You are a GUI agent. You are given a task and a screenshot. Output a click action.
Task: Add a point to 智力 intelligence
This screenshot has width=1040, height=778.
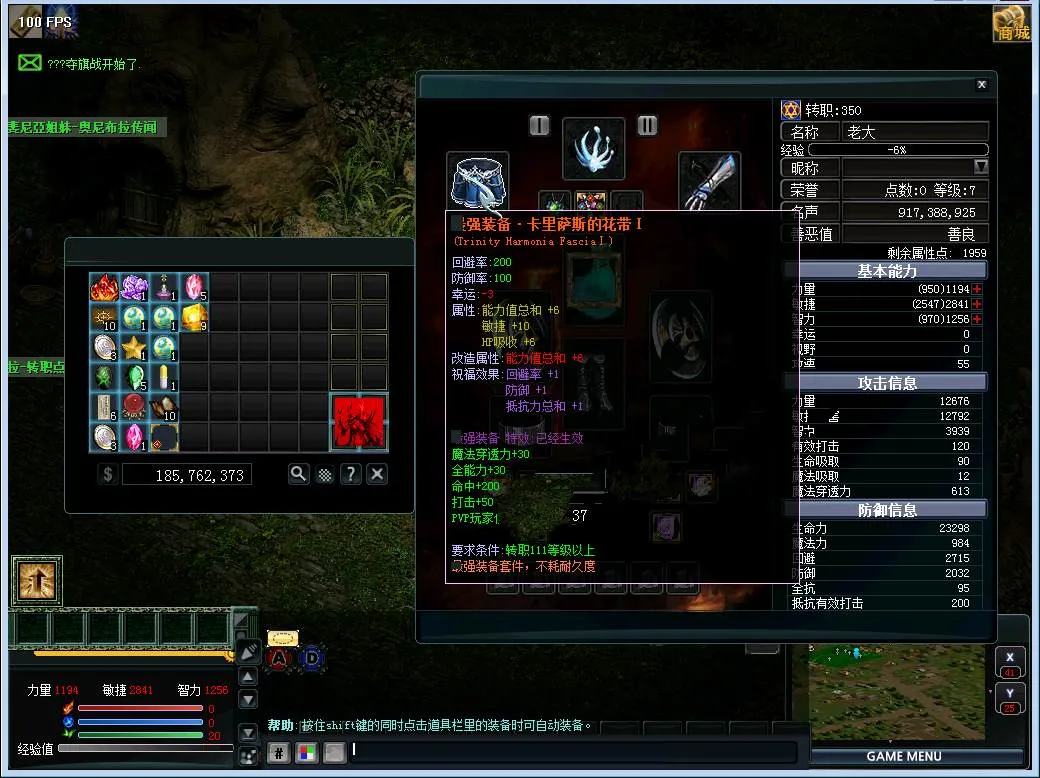tap(977, 319)
